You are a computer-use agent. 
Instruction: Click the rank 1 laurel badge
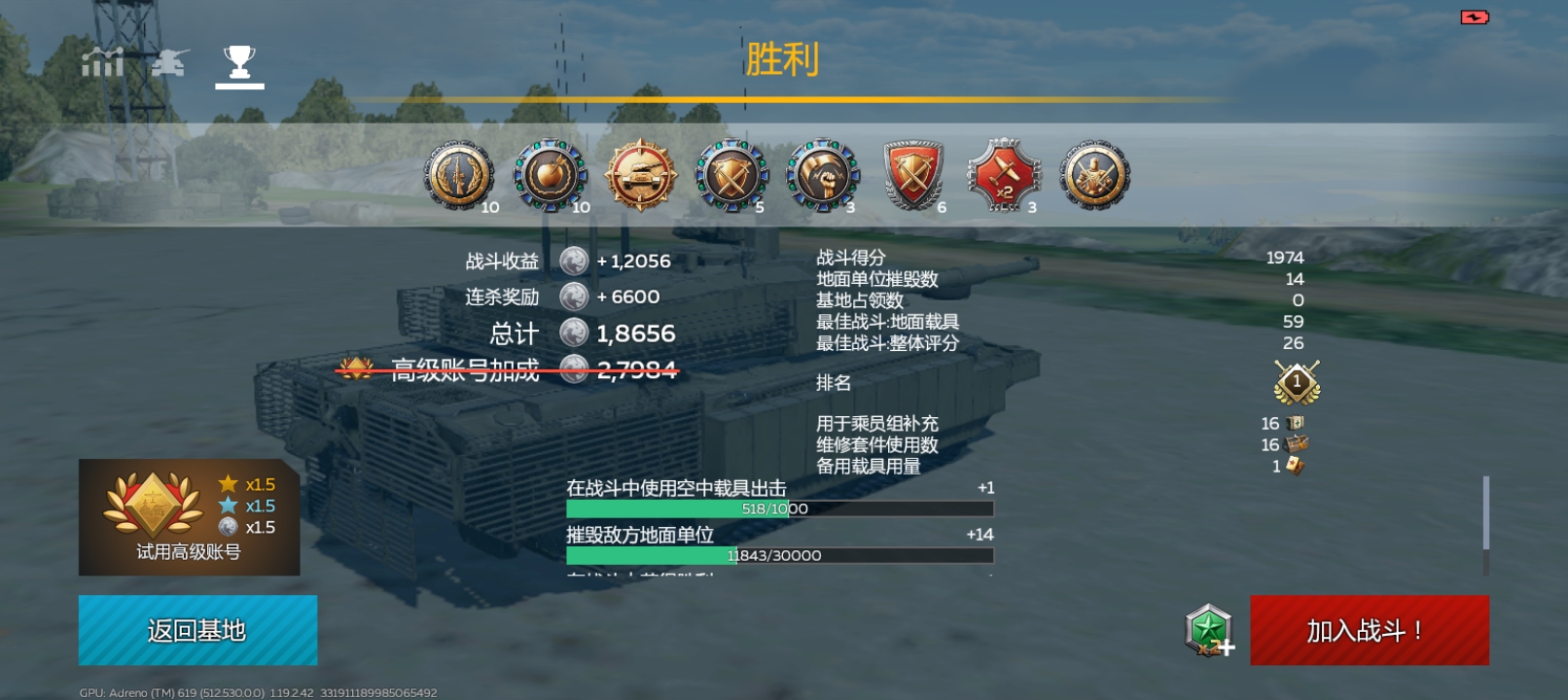click(1298, 382)
